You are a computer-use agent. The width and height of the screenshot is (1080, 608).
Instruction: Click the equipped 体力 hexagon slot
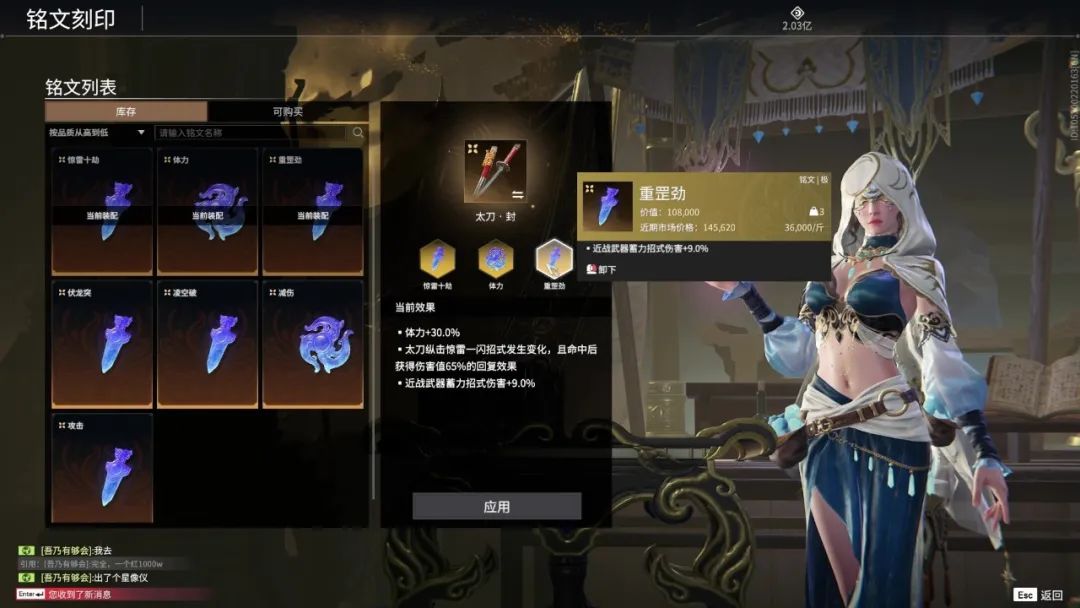click(x=495, y=259)
